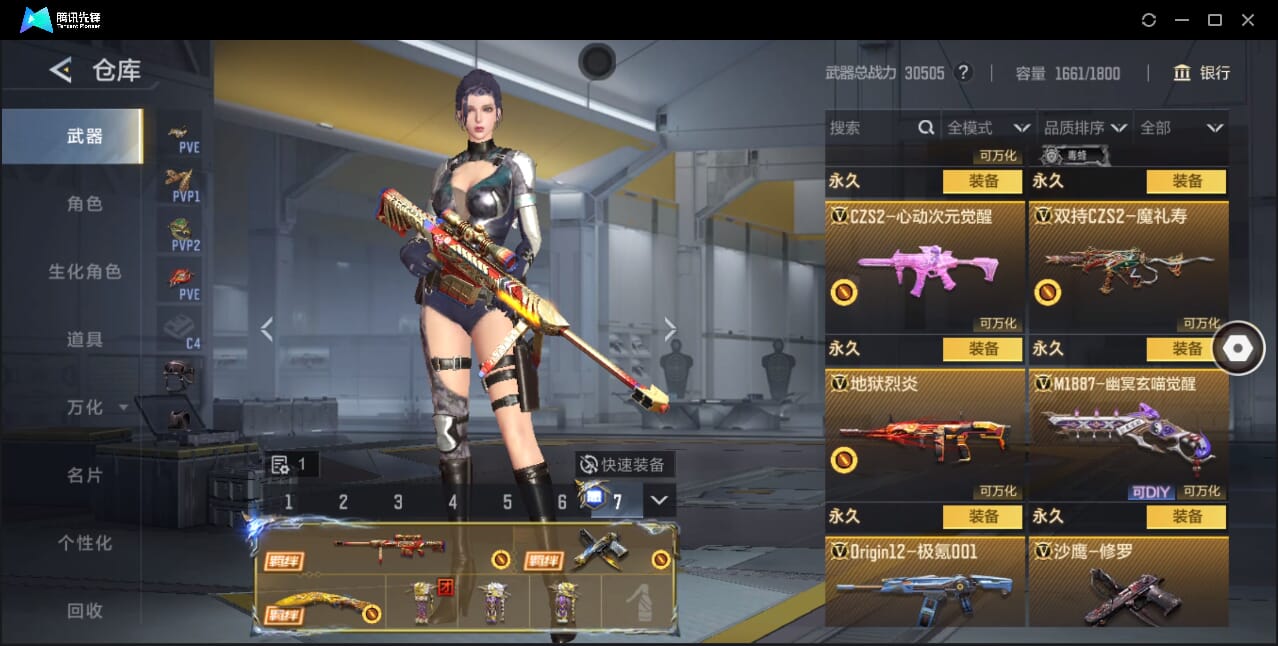The image size is (1278, 646).
Task: Open the 品质排序 sort dropdown
Action: [1085, 128]
